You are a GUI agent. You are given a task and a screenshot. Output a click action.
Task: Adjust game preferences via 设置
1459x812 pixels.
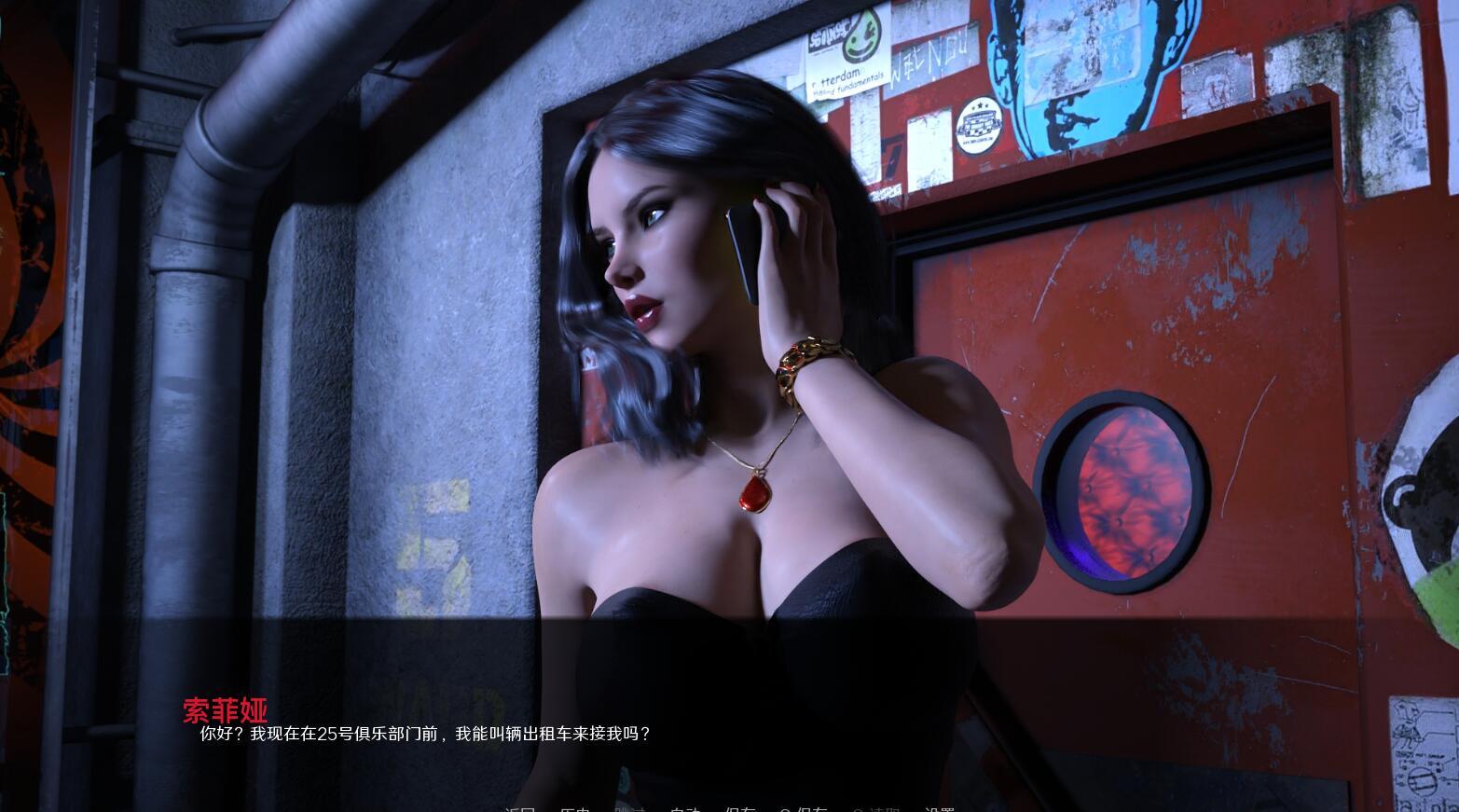point(942,807)
